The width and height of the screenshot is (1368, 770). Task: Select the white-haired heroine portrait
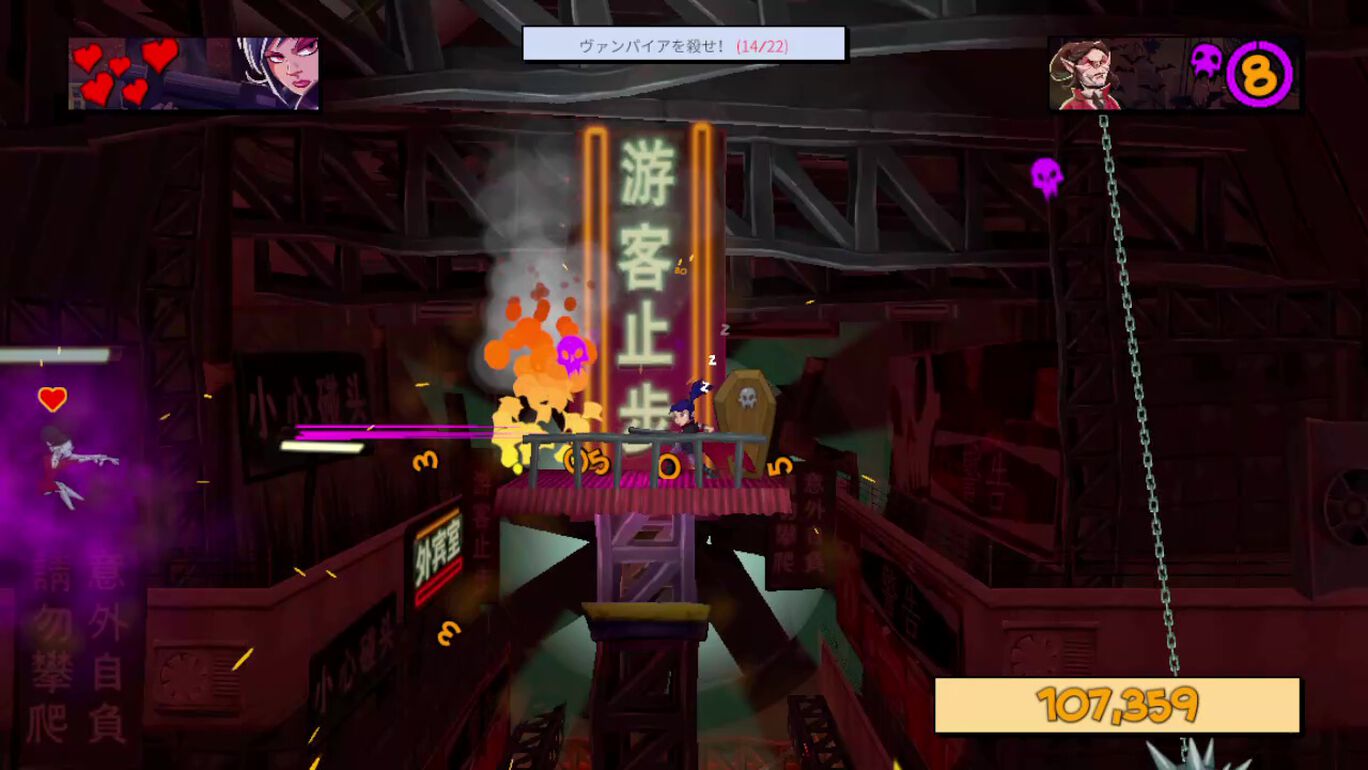279,72
